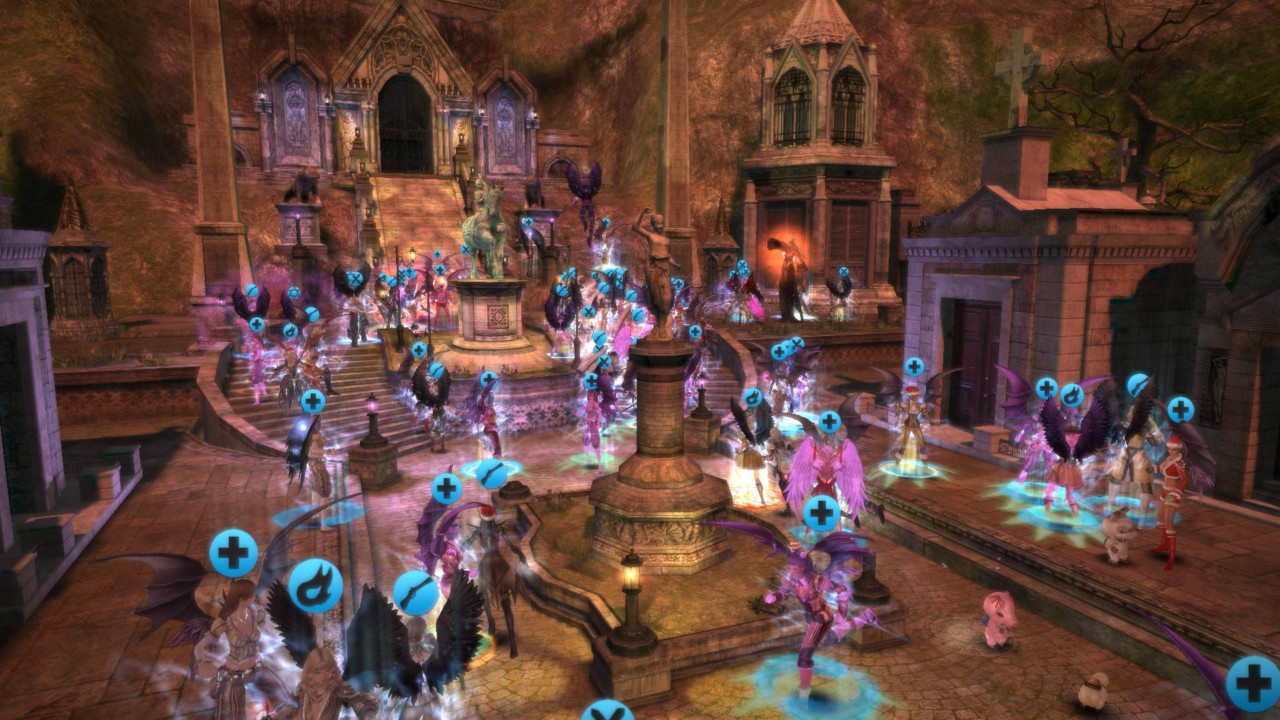
Task: Select the large heal cross icon bottom-left
Action: (232, 551)
